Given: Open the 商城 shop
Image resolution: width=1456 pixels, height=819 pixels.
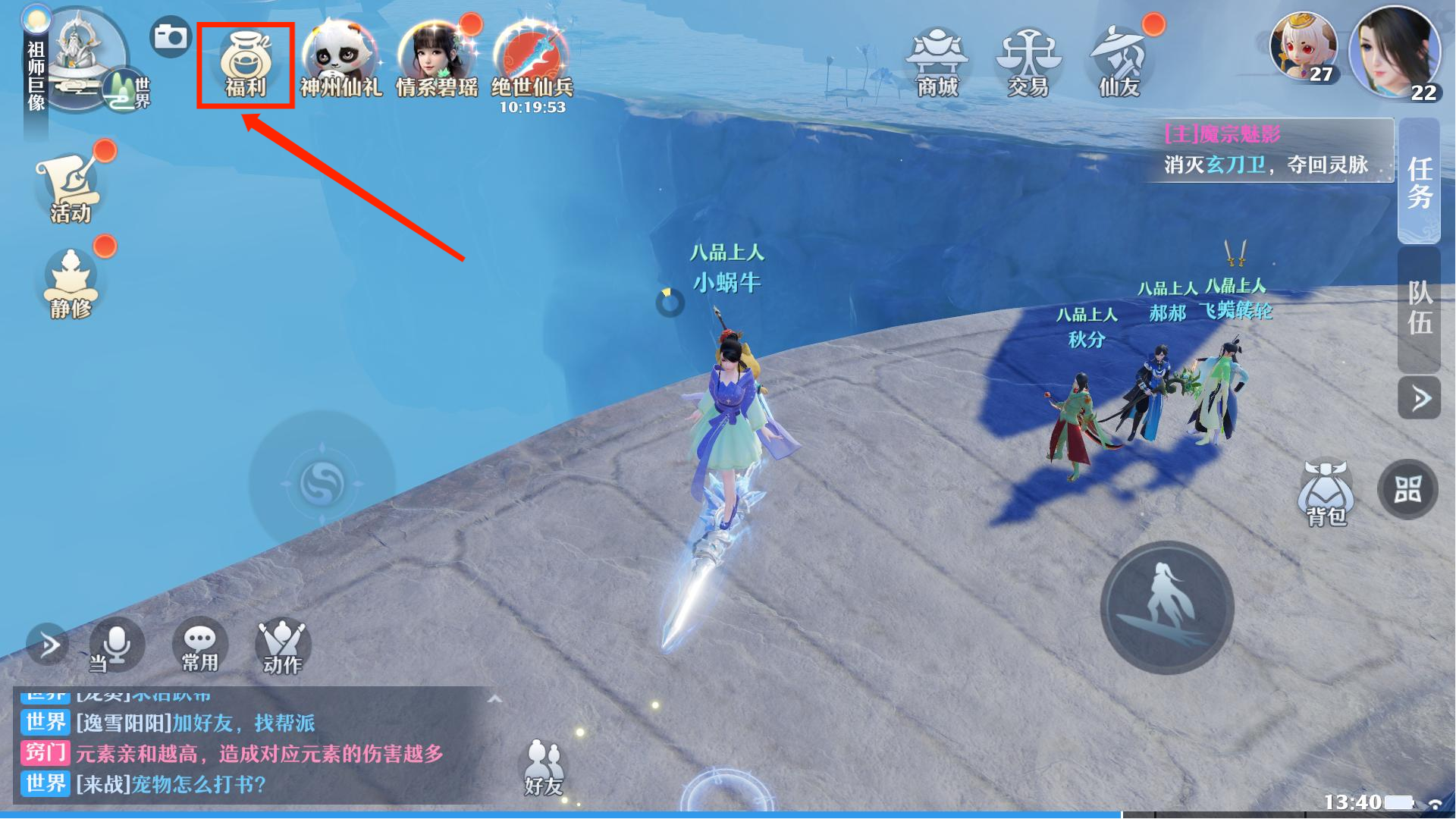Looking at the screenshot, I should click(x=937, y=62).
